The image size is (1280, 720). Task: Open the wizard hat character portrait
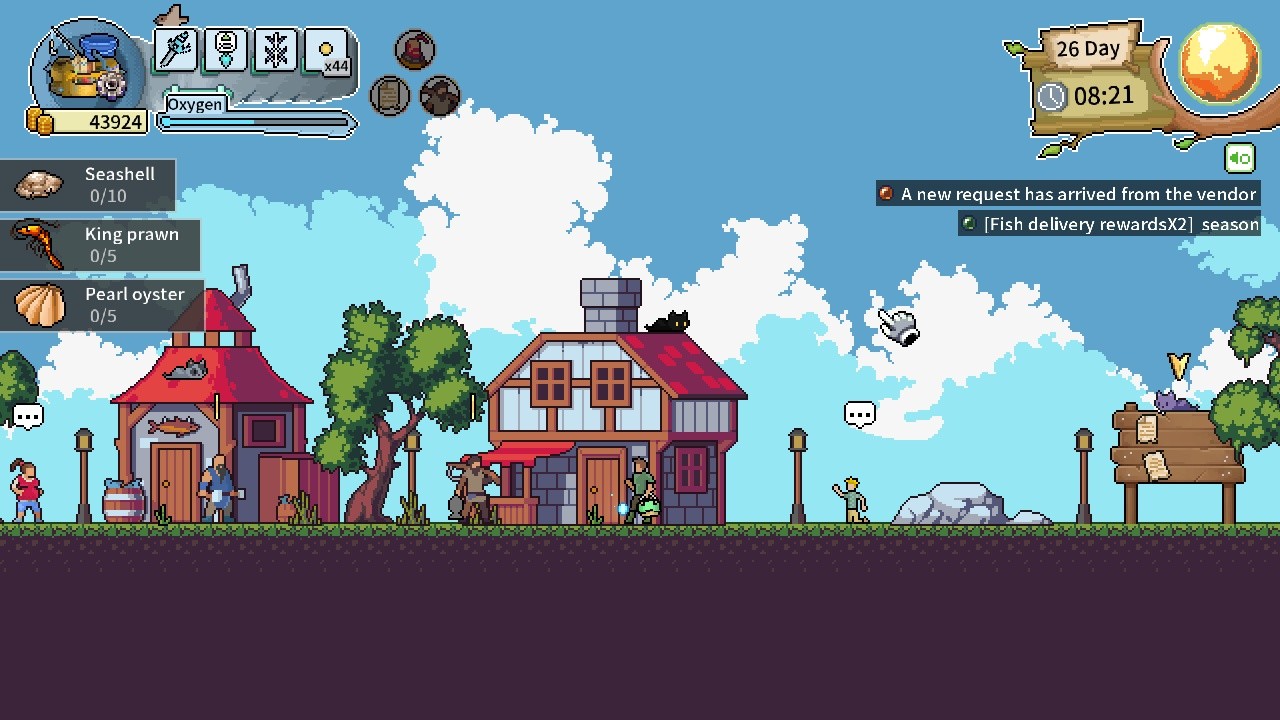tap(415, 48)
